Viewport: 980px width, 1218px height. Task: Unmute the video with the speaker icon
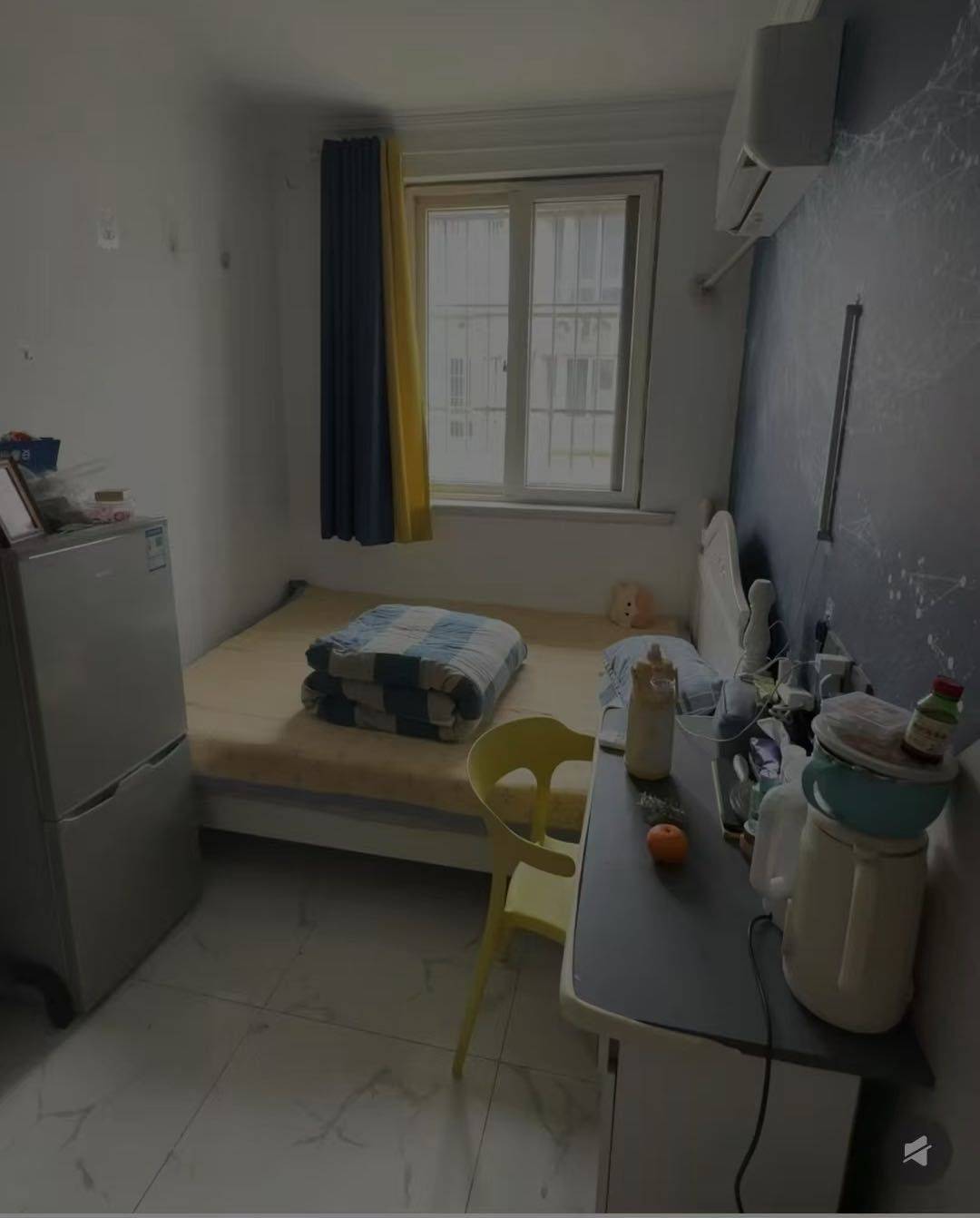coord(917,1153)
